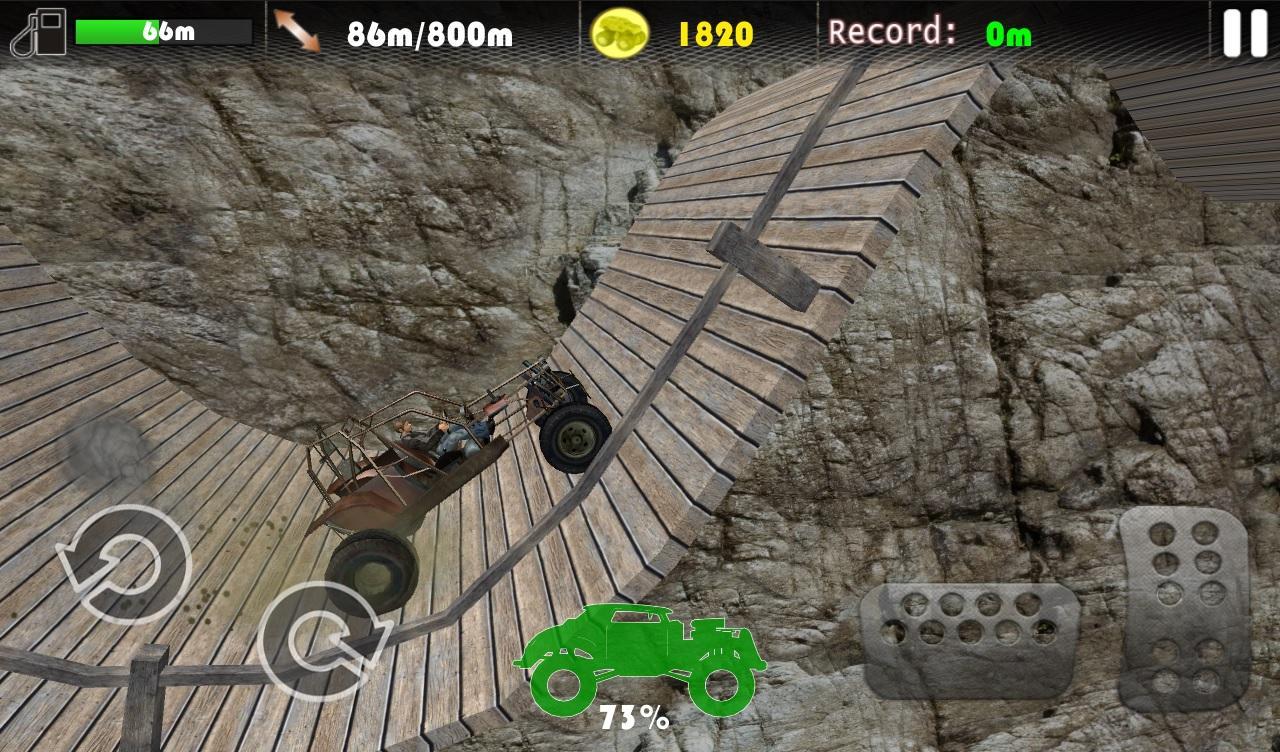Tap the green fuel level bar

coord(115,30)
